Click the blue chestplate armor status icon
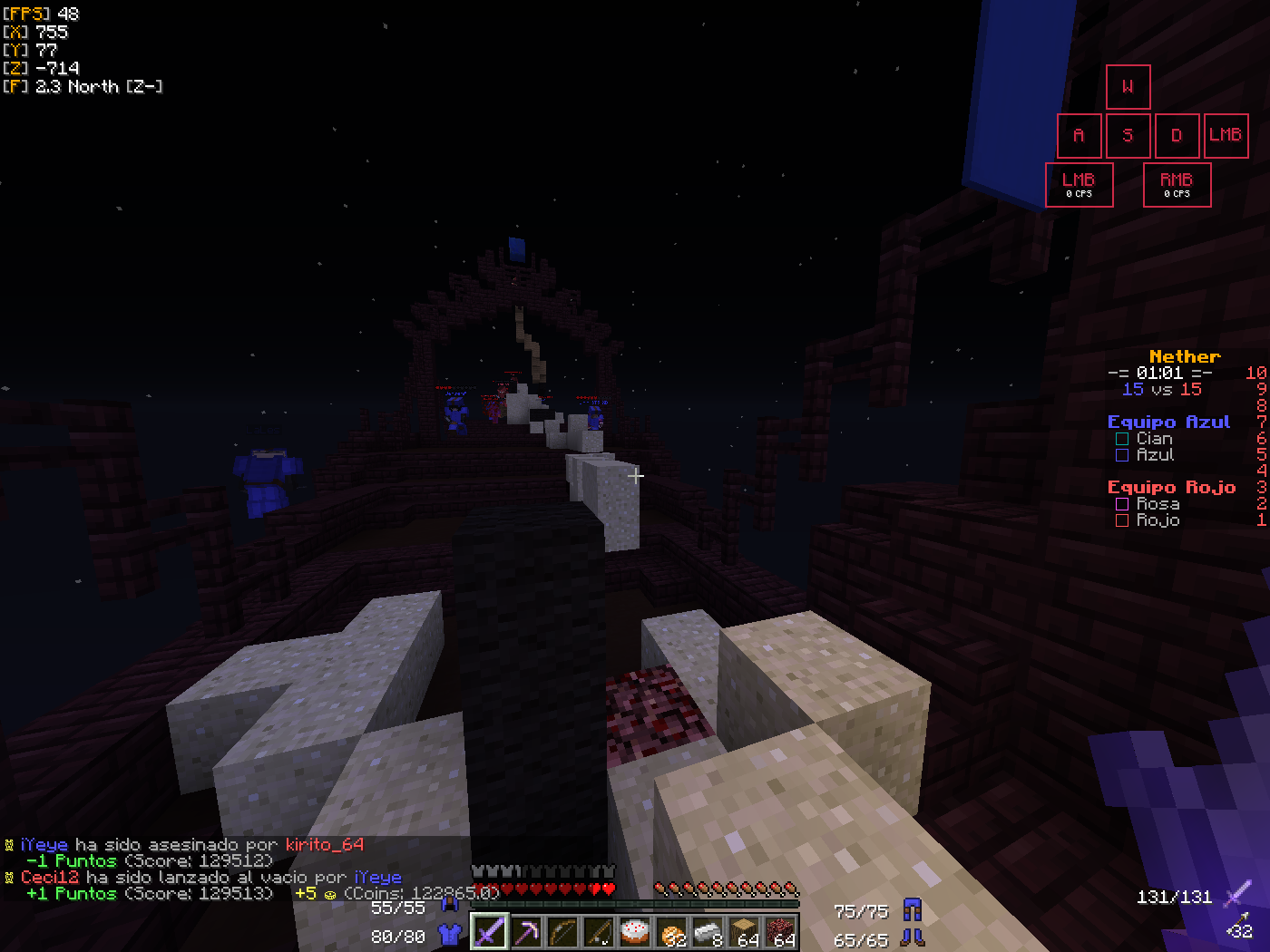This screenshot has width=1270, height=952. coord(449,935)
